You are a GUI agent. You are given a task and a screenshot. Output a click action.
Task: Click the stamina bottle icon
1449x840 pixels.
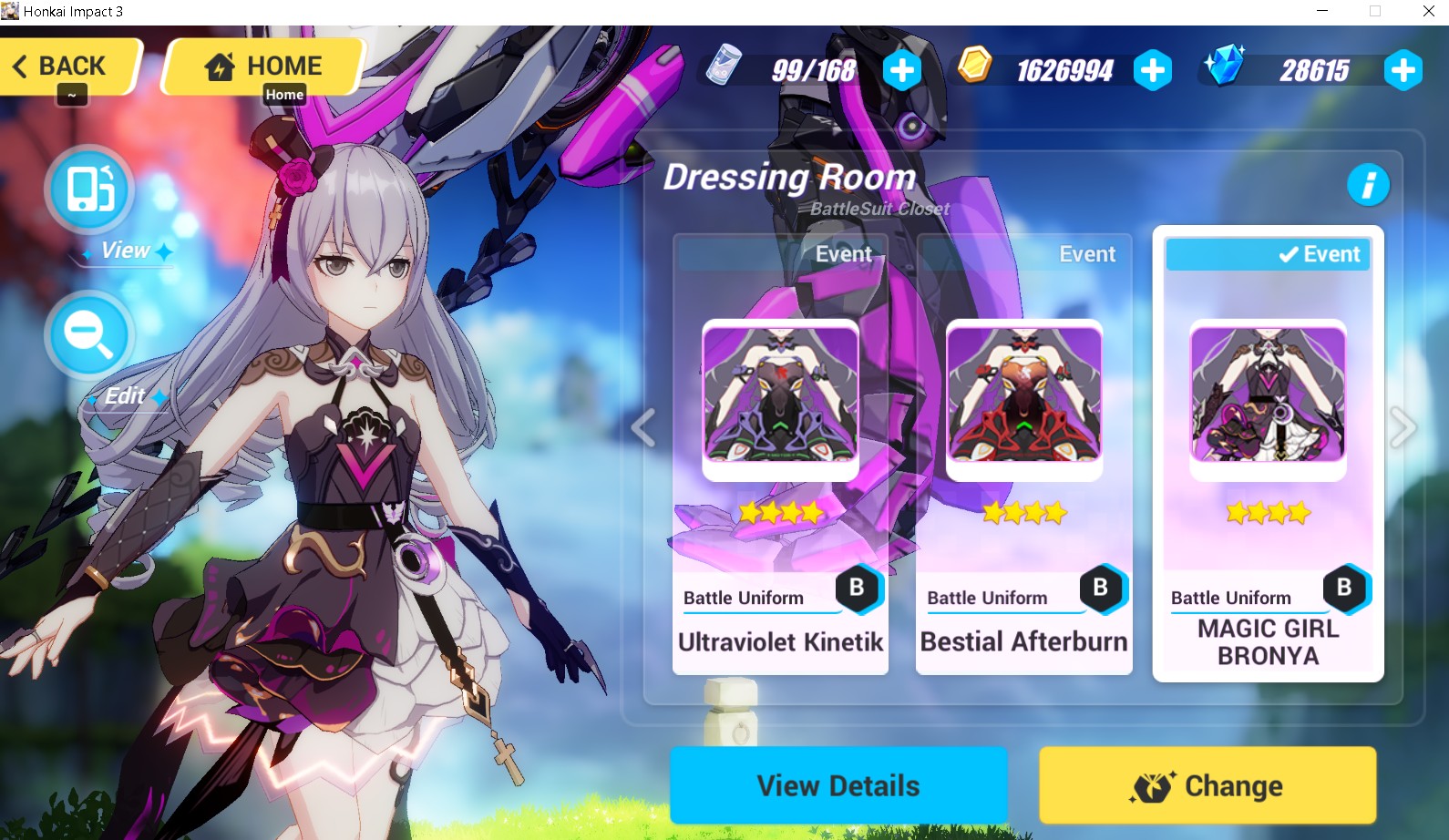point(724,67)
